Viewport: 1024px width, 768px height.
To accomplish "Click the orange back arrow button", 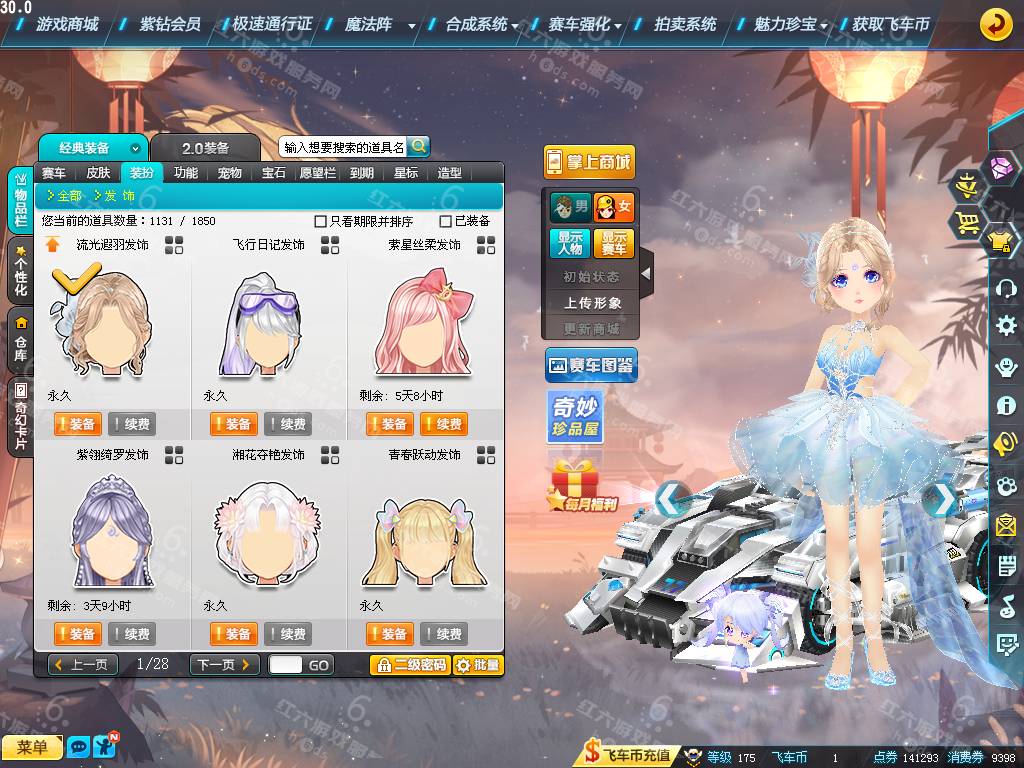I will (x=994, y=24).
